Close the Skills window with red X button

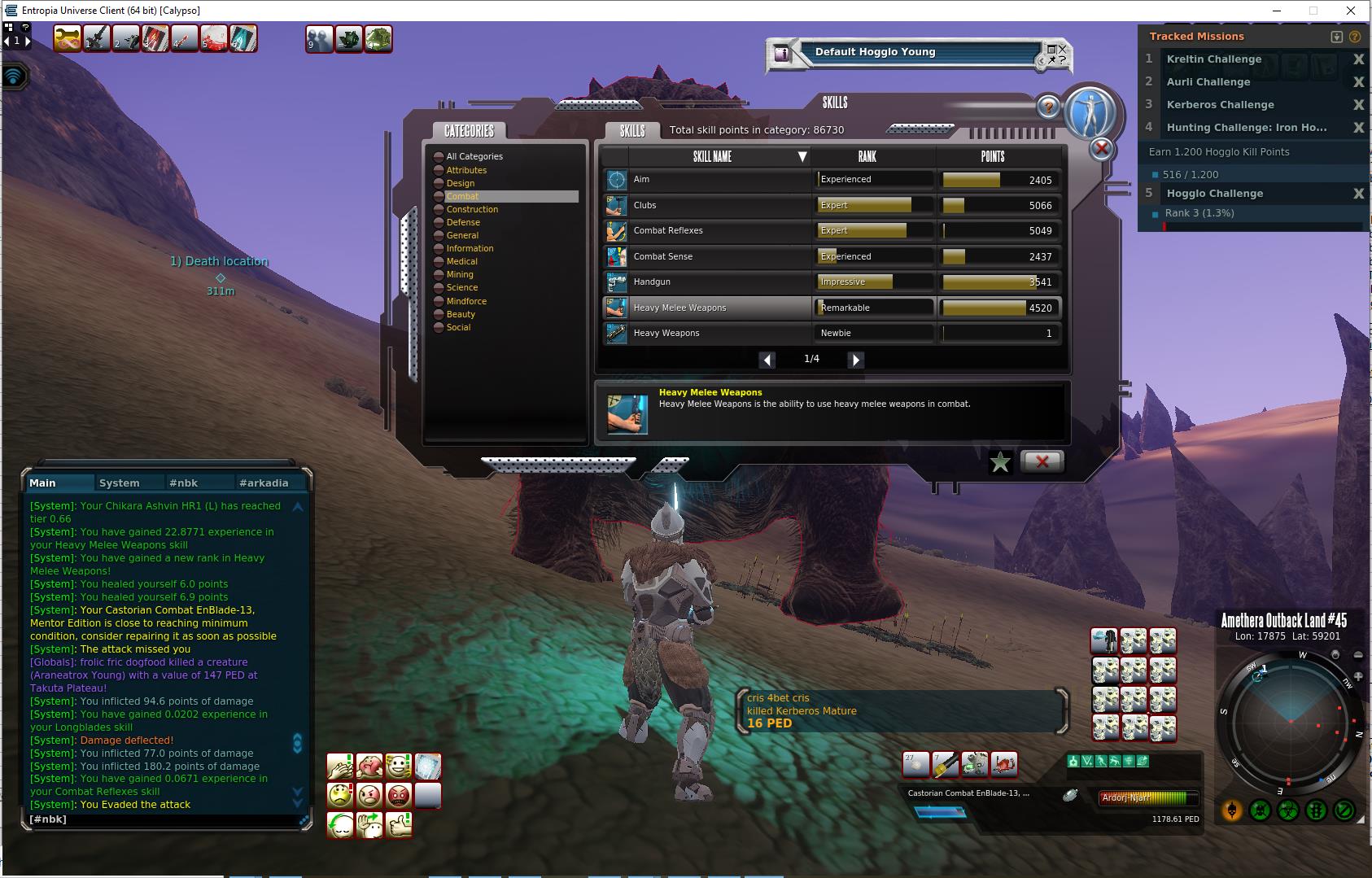tap(1042, 461)
